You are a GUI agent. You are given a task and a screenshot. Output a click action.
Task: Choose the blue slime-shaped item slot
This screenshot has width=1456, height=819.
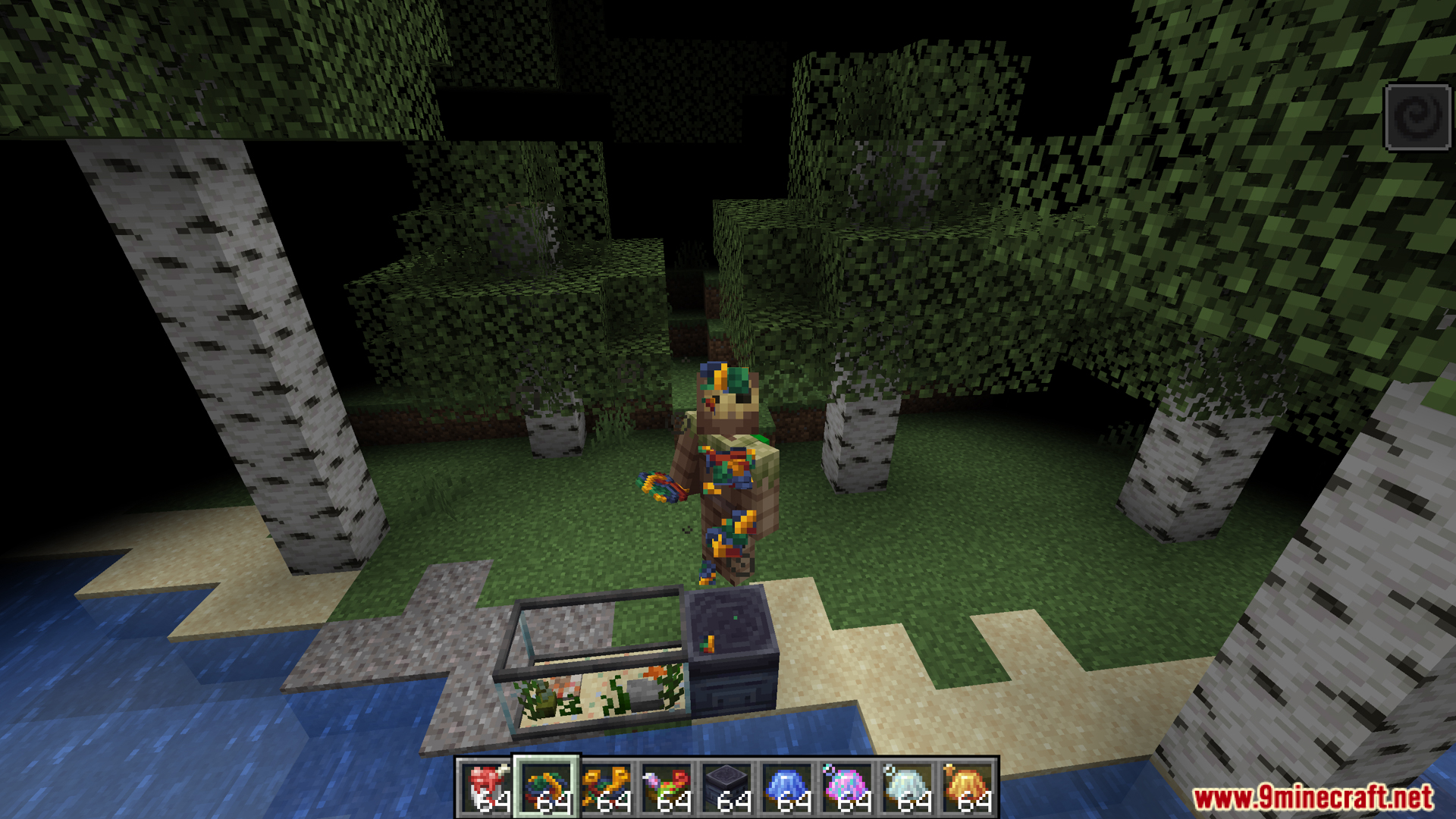click(x=787, y=788)
